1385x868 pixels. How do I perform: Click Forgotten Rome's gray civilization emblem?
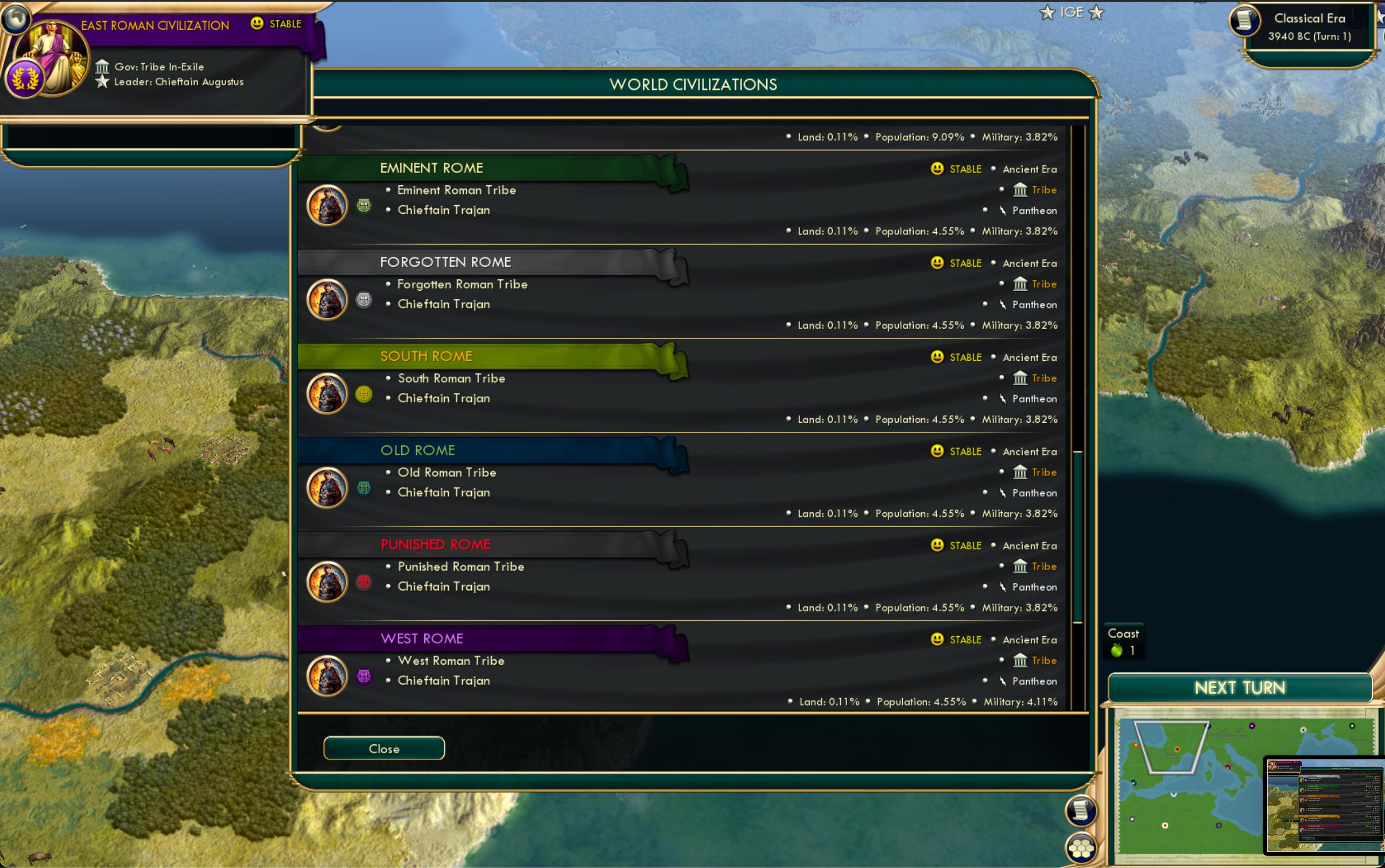click(363, 299)
